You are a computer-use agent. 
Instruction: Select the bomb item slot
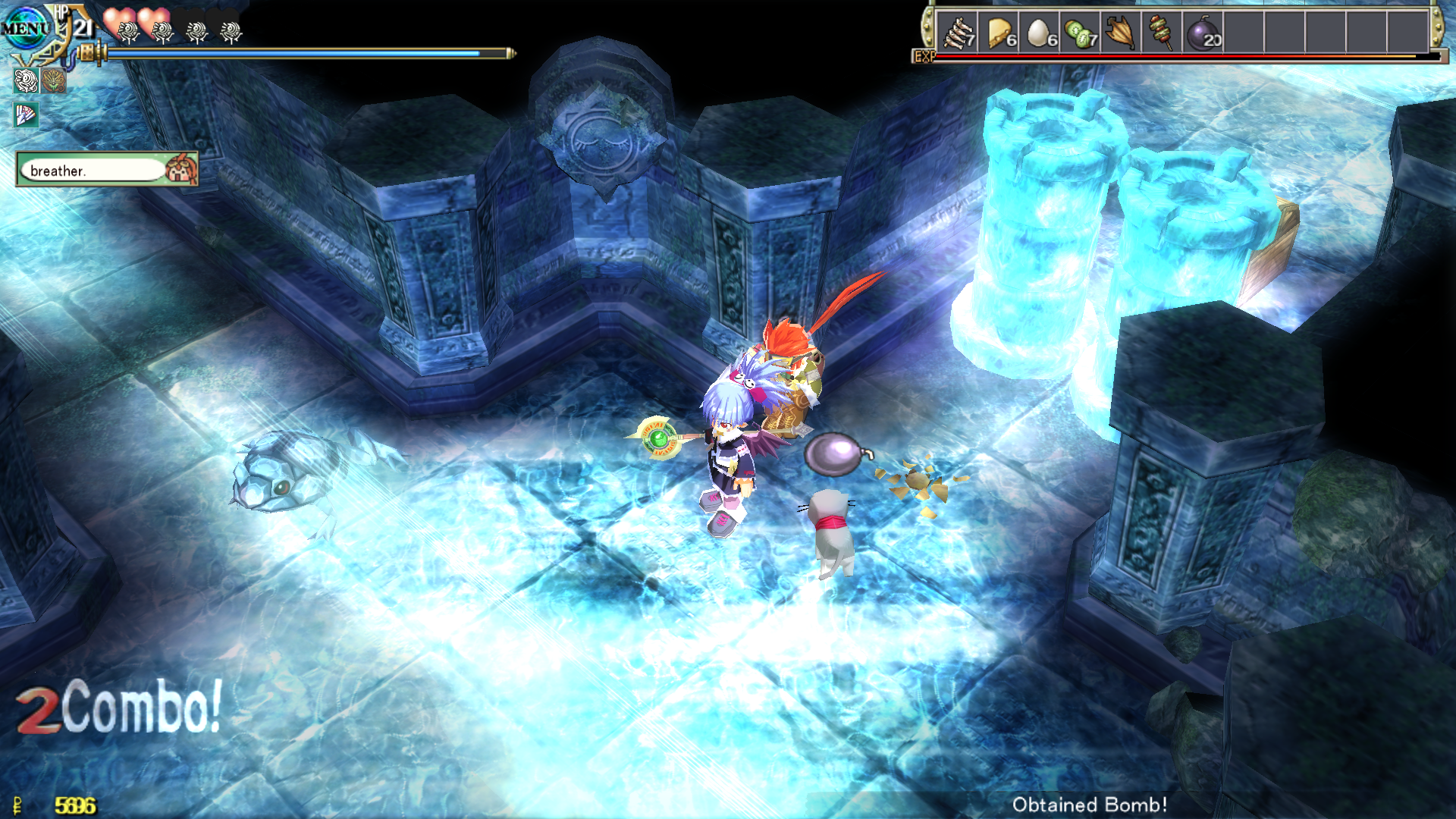(1203, 33)
